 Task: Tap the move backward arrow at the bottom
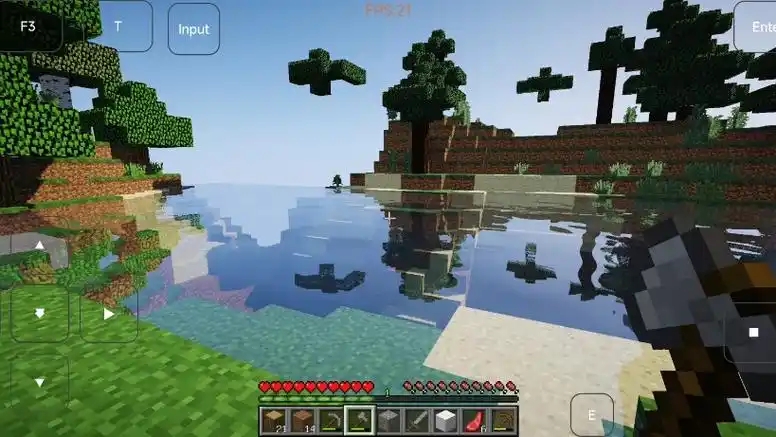coord(39,382)
